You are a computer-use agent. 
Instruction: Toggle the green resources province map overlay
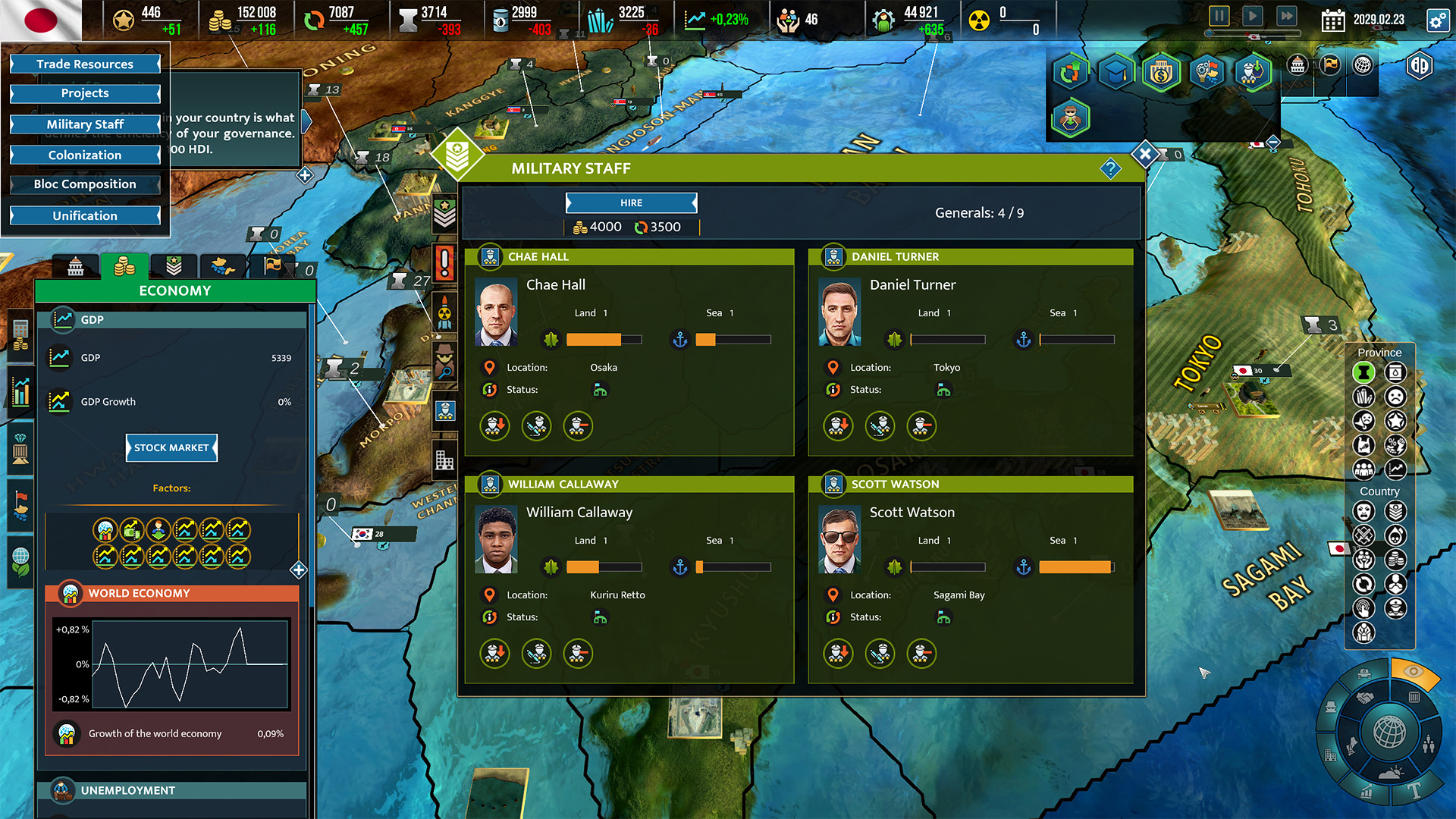[x=1363, y=372]
